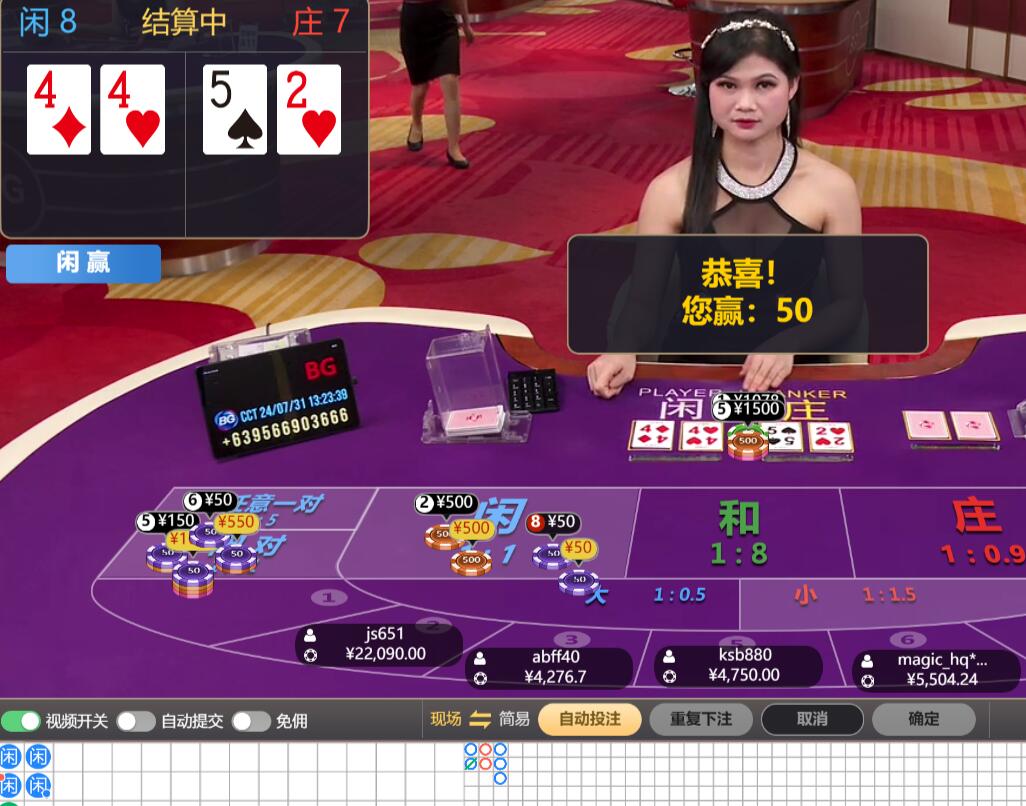Select player js651's seat panel

point(379,644)
